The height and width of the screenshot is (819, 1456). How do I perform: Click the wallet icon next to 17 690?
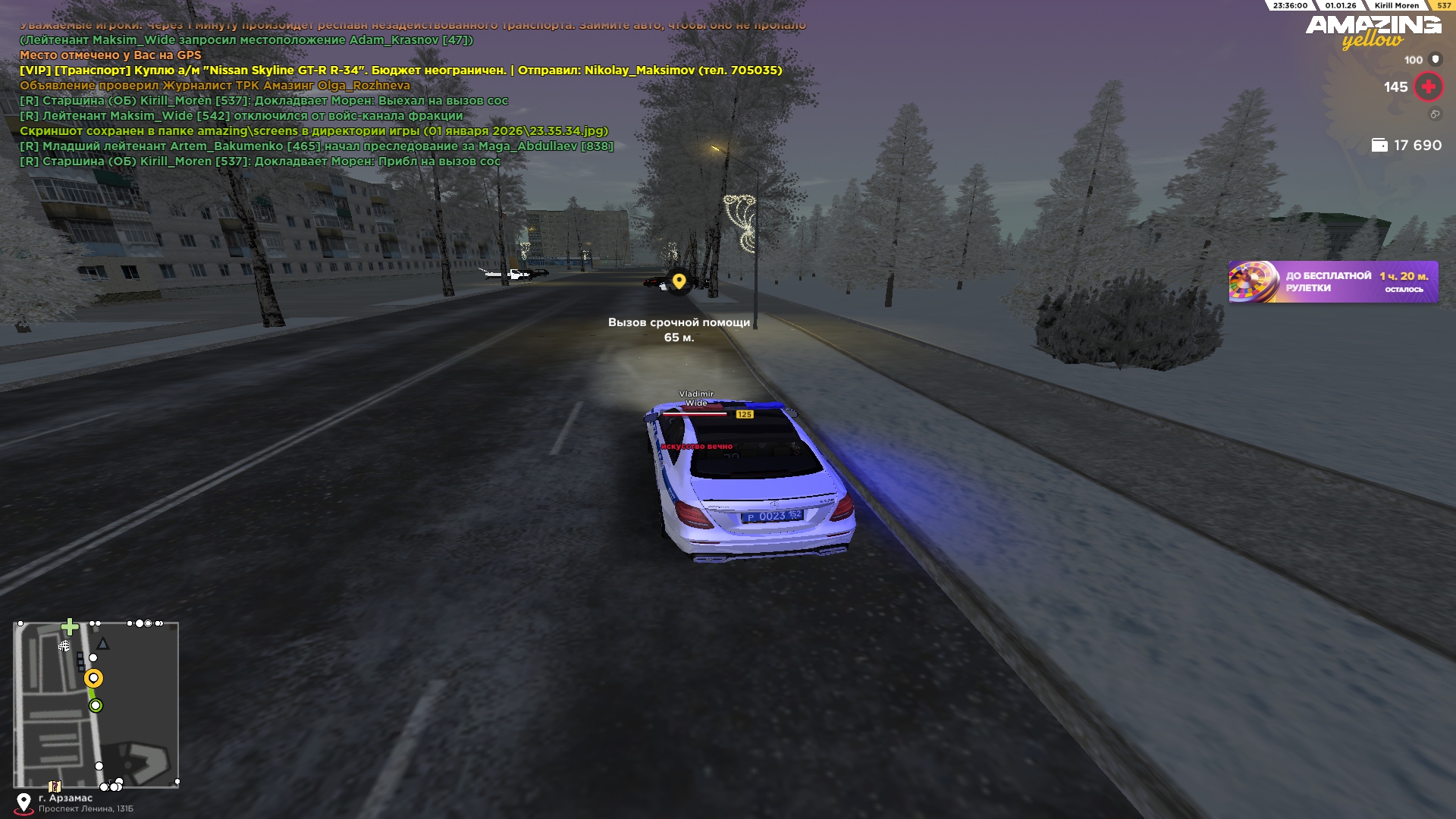(1379, 145)
